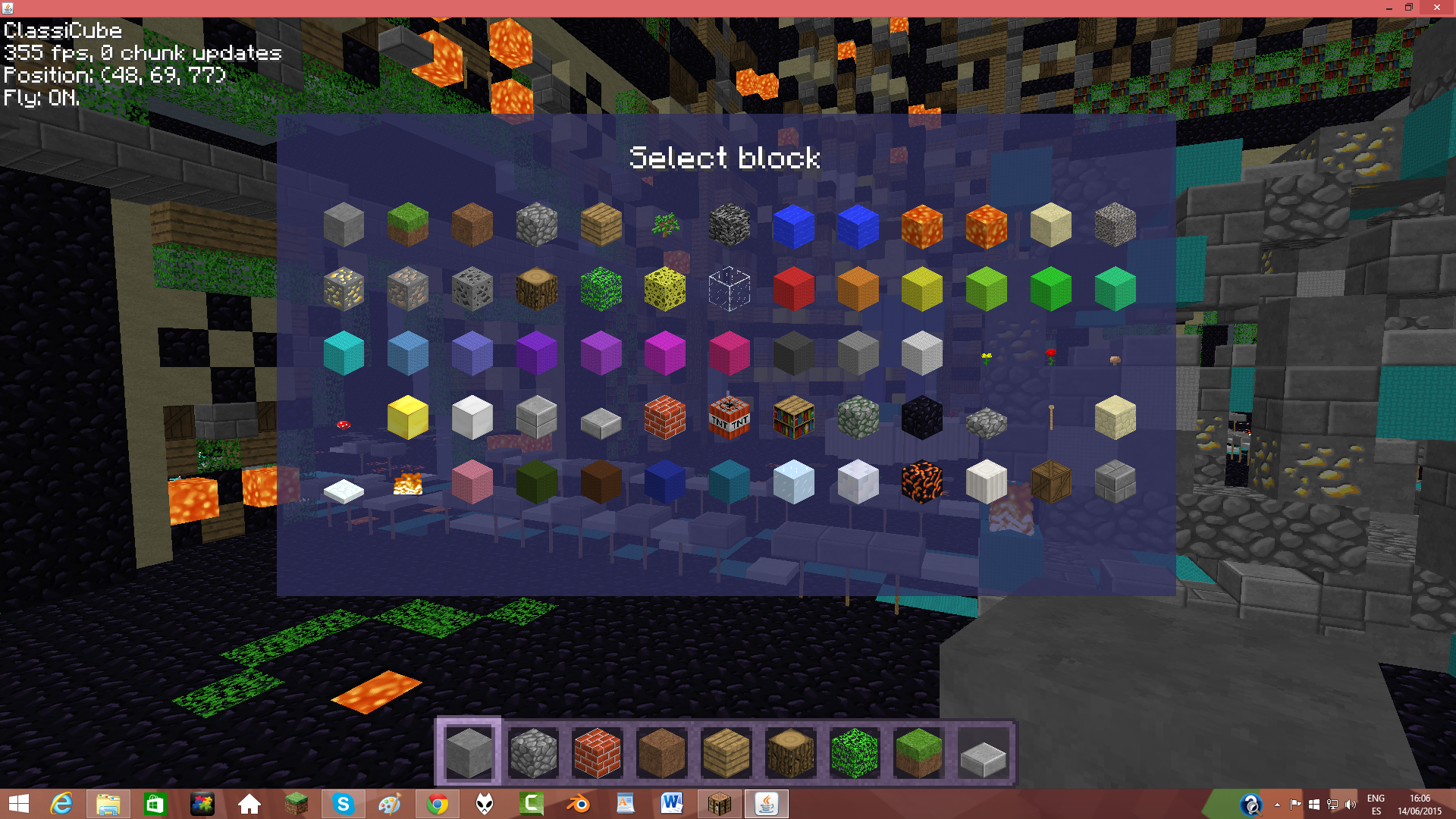Select the bookshelf block
Screen dimensions: 1456x819
coord(794,419)
